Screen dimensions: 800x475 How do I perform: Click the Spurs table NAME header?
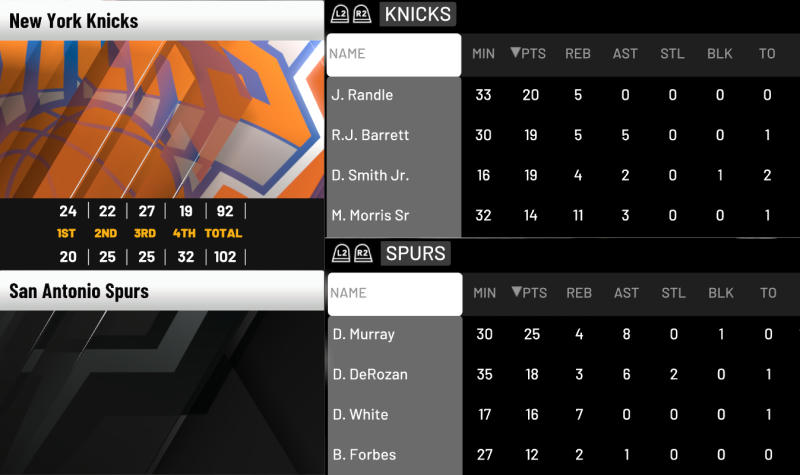394,293
